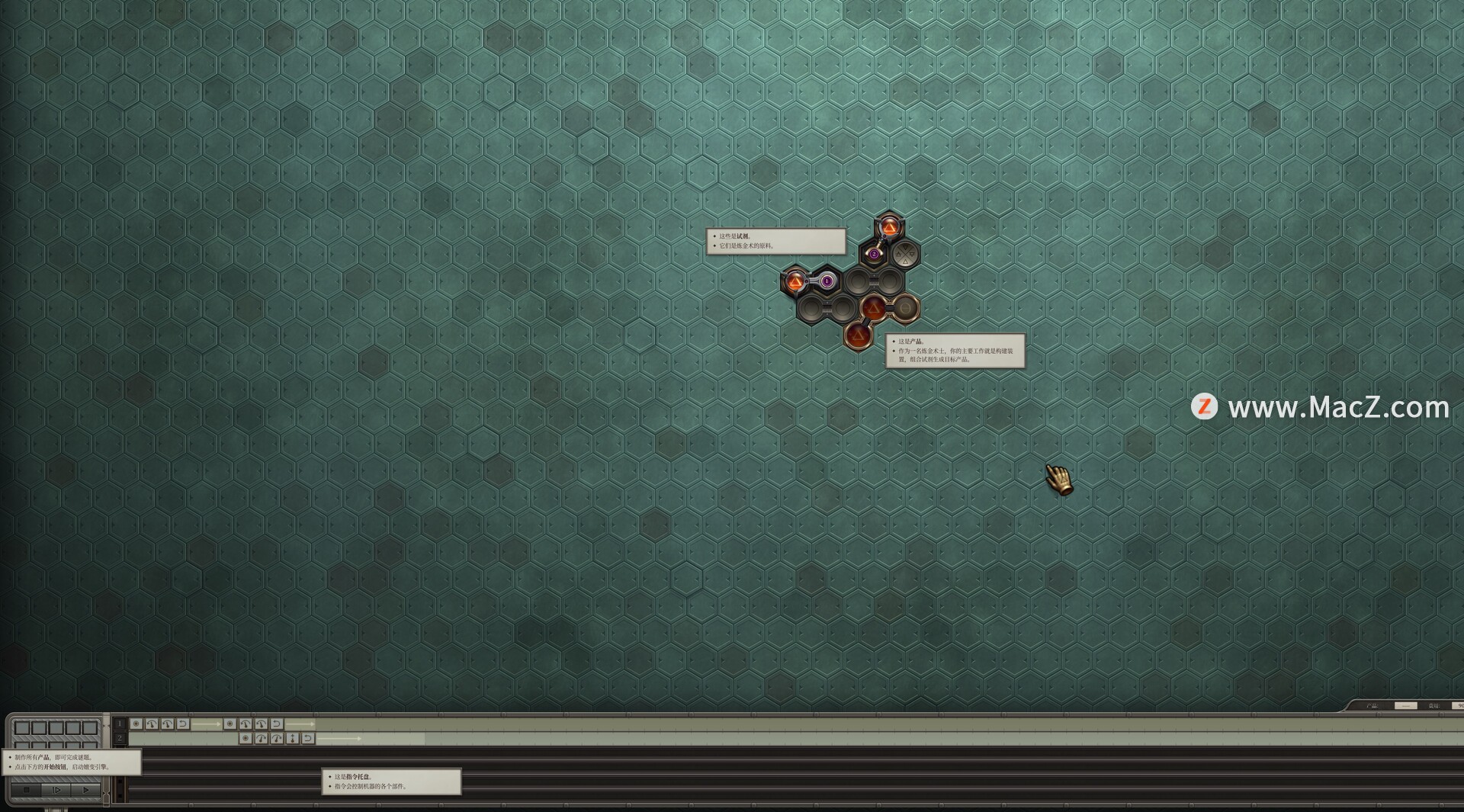Select the reset instruction tile in track 2
This screenshot has height=812, width=1464.
308,738
